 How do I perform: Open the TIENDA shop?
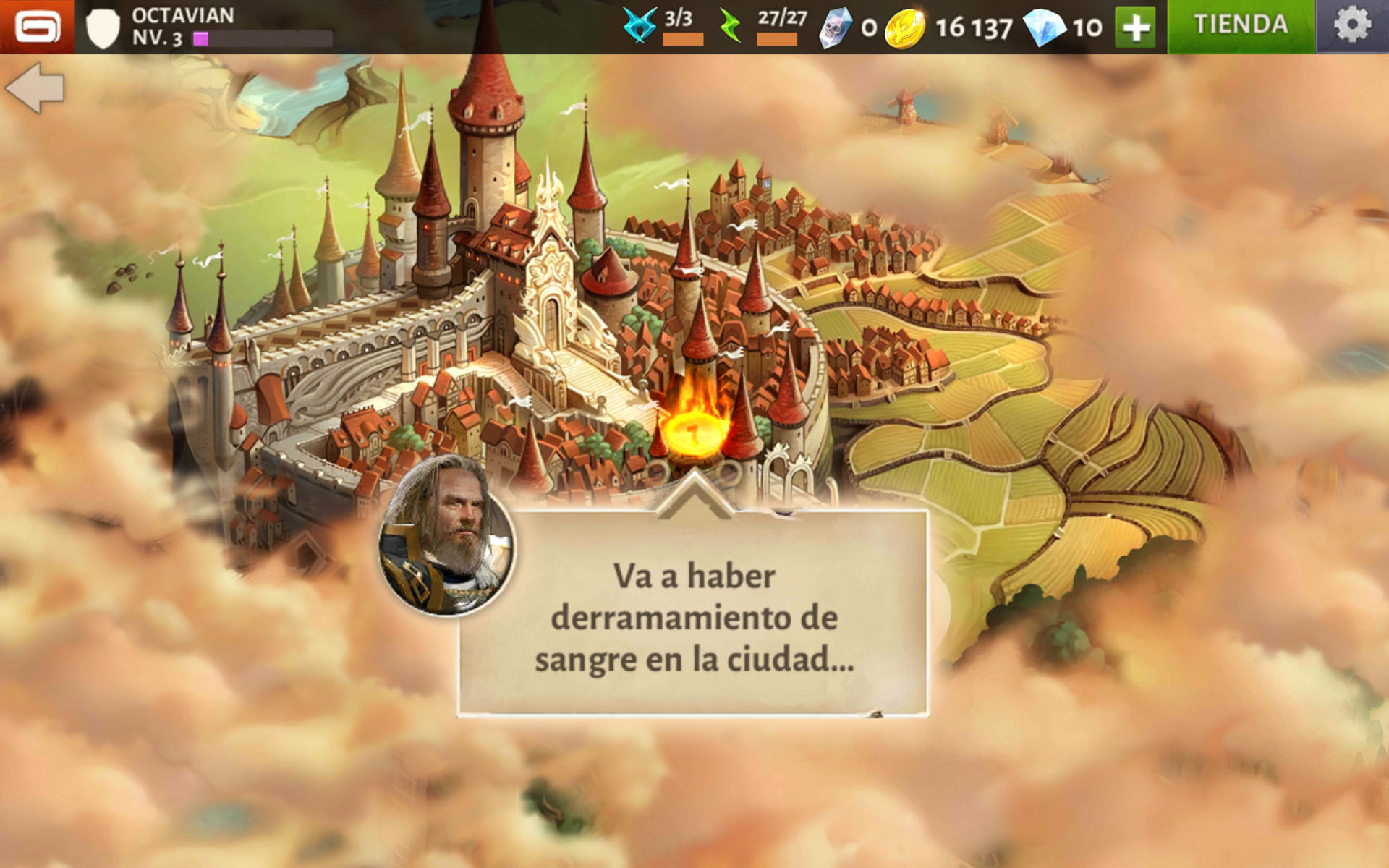[1241, 26]
